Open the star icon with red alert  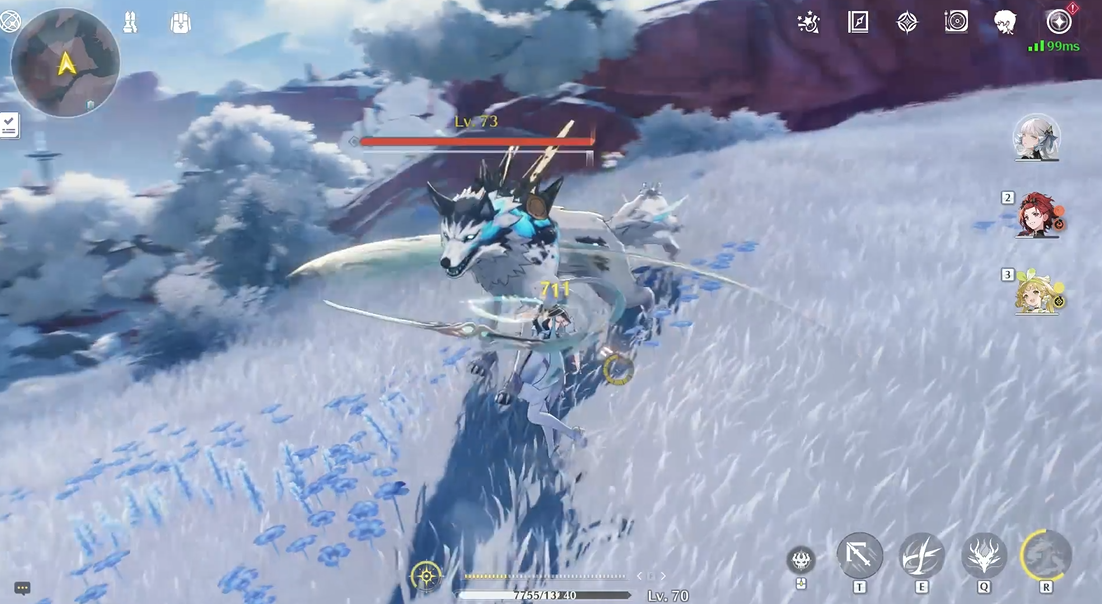click(1058, 21)
